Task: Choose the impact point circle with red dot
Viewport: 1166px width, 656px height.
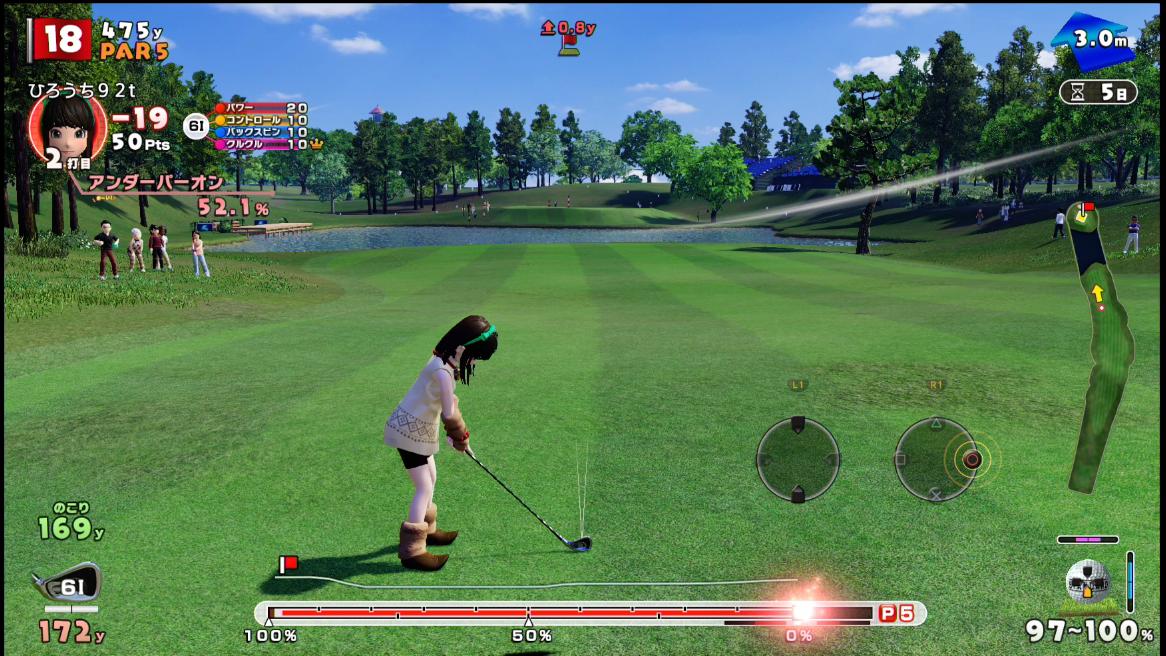Action: (x=970, y=460)
